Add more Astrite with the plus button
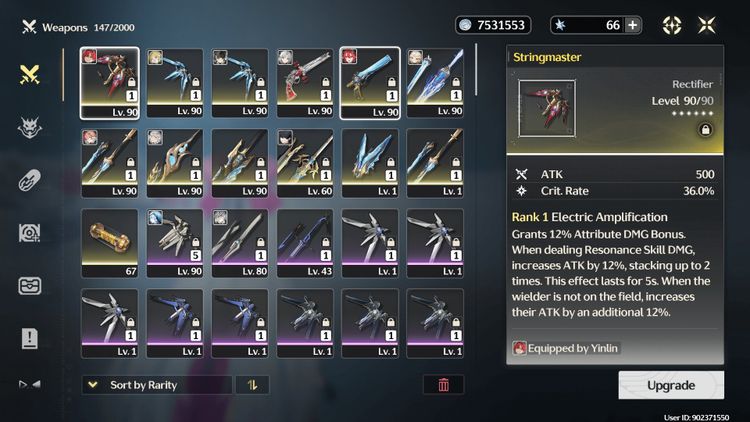 point(632,25)
